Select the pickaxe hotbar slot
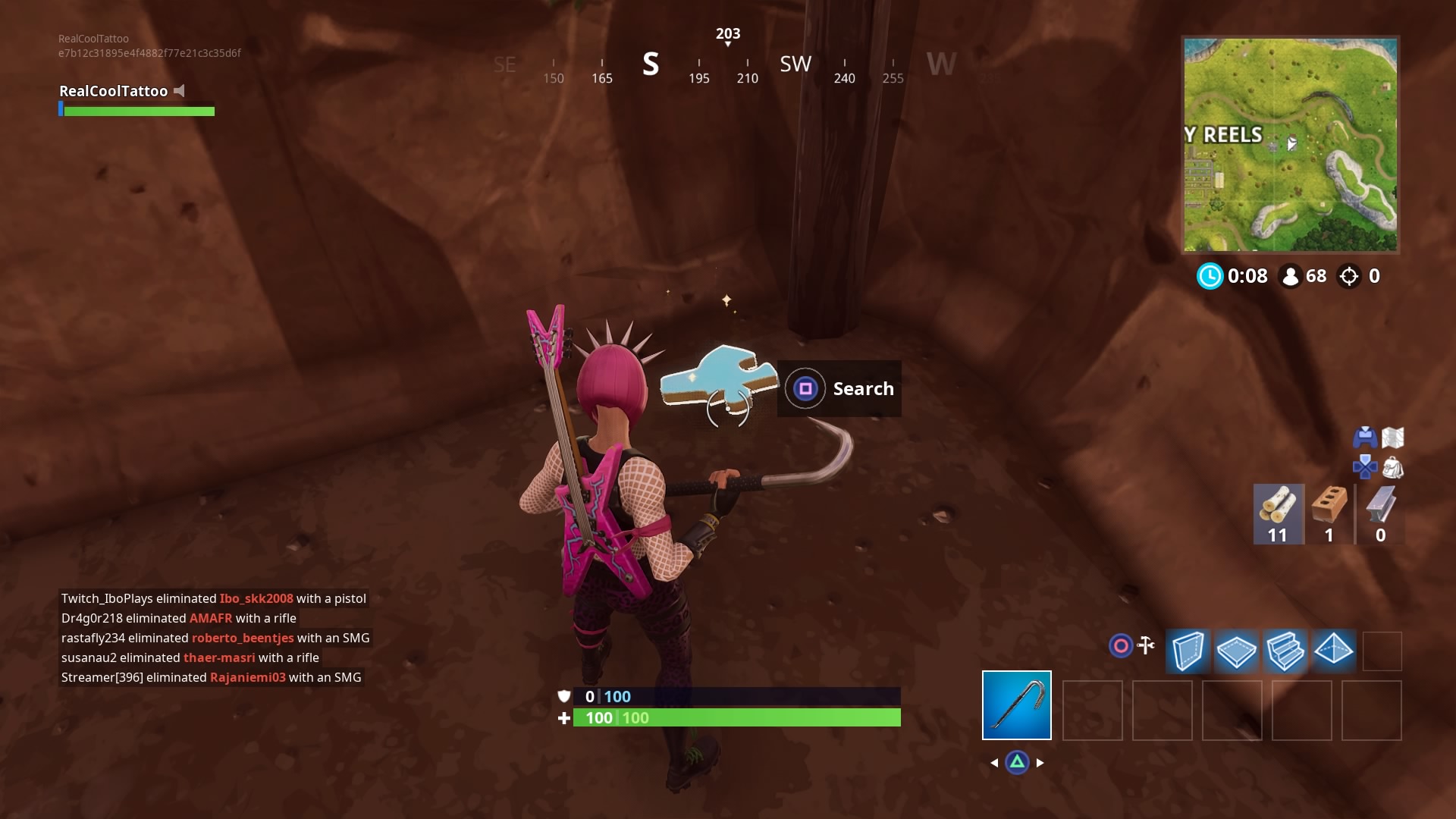 (1016, 705)
